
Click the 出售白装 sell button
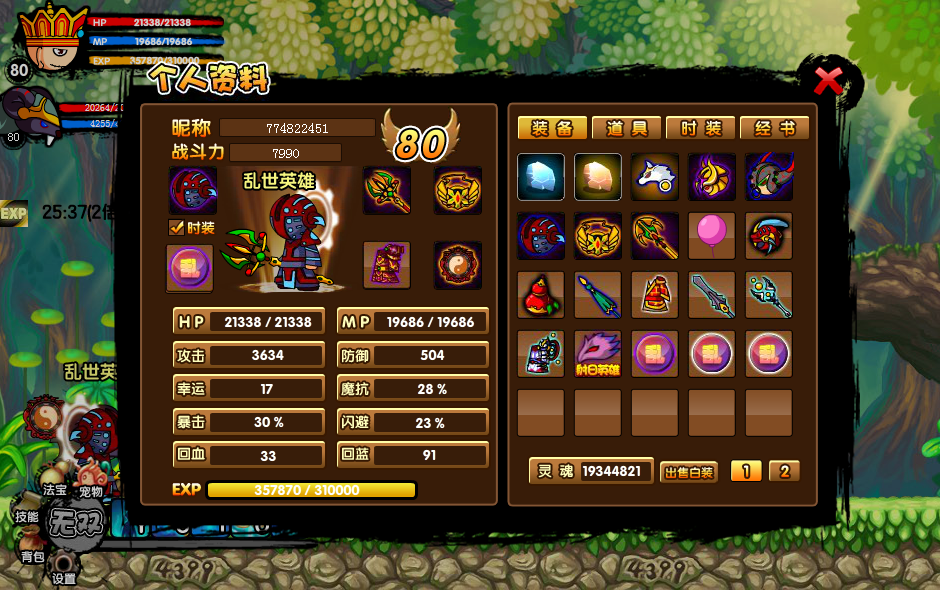689,472
